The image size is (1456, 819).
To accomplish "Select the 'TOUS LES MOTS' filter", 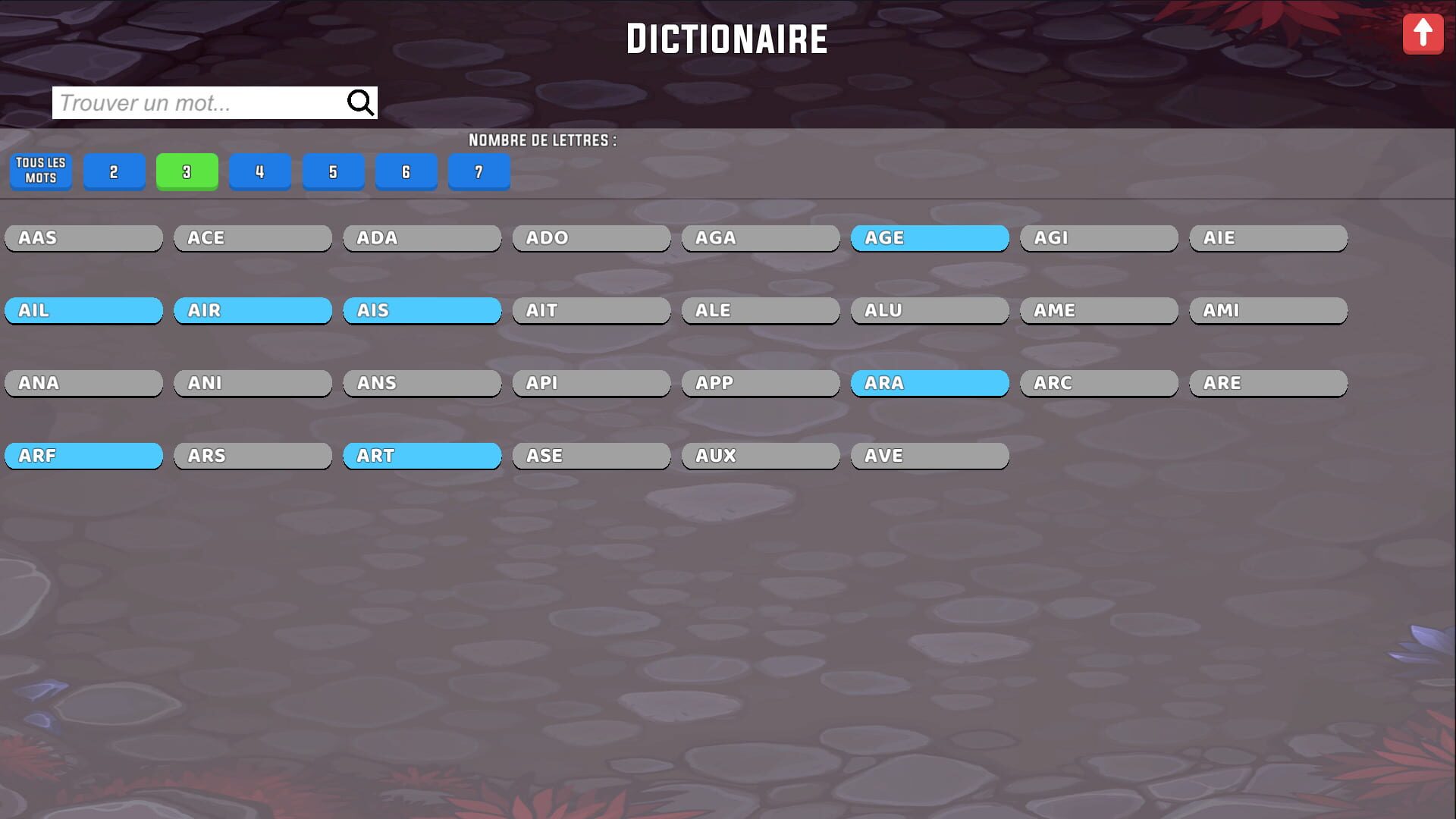I will coord(40,171).
